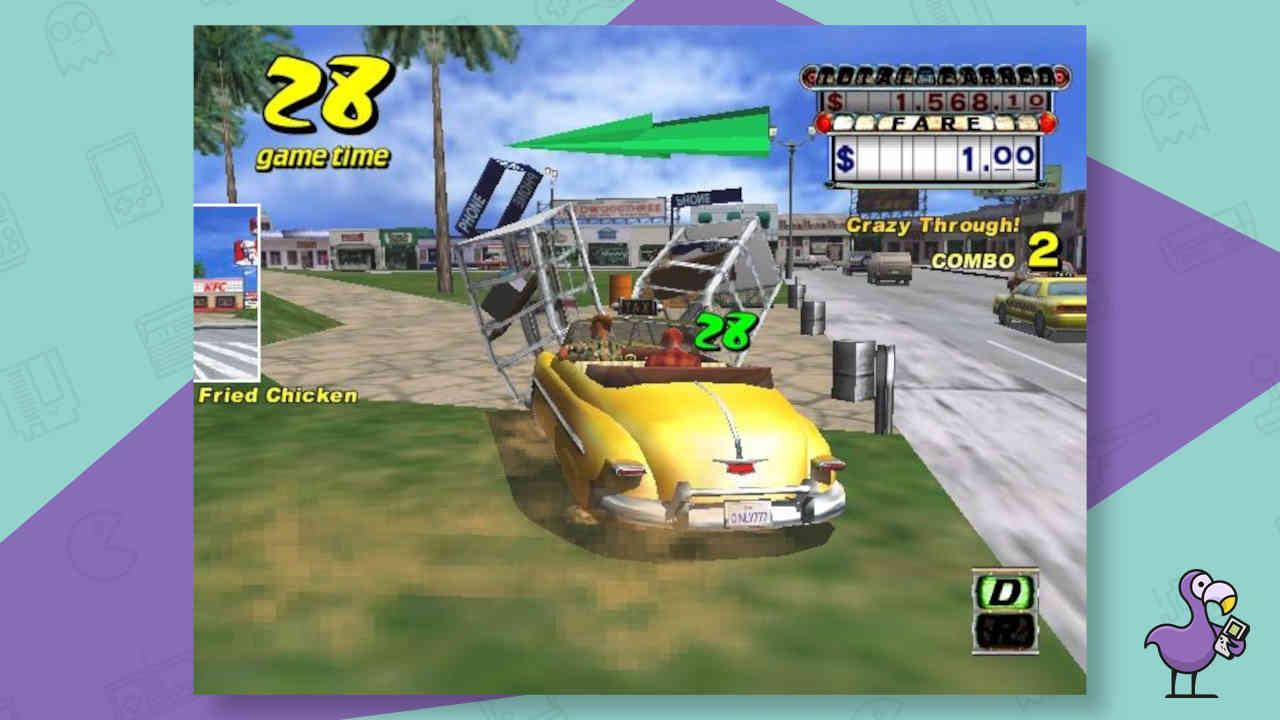Expand the Total Earned money counter
Viewport: 1280px width, 720px height.
[x=934, y=99]
